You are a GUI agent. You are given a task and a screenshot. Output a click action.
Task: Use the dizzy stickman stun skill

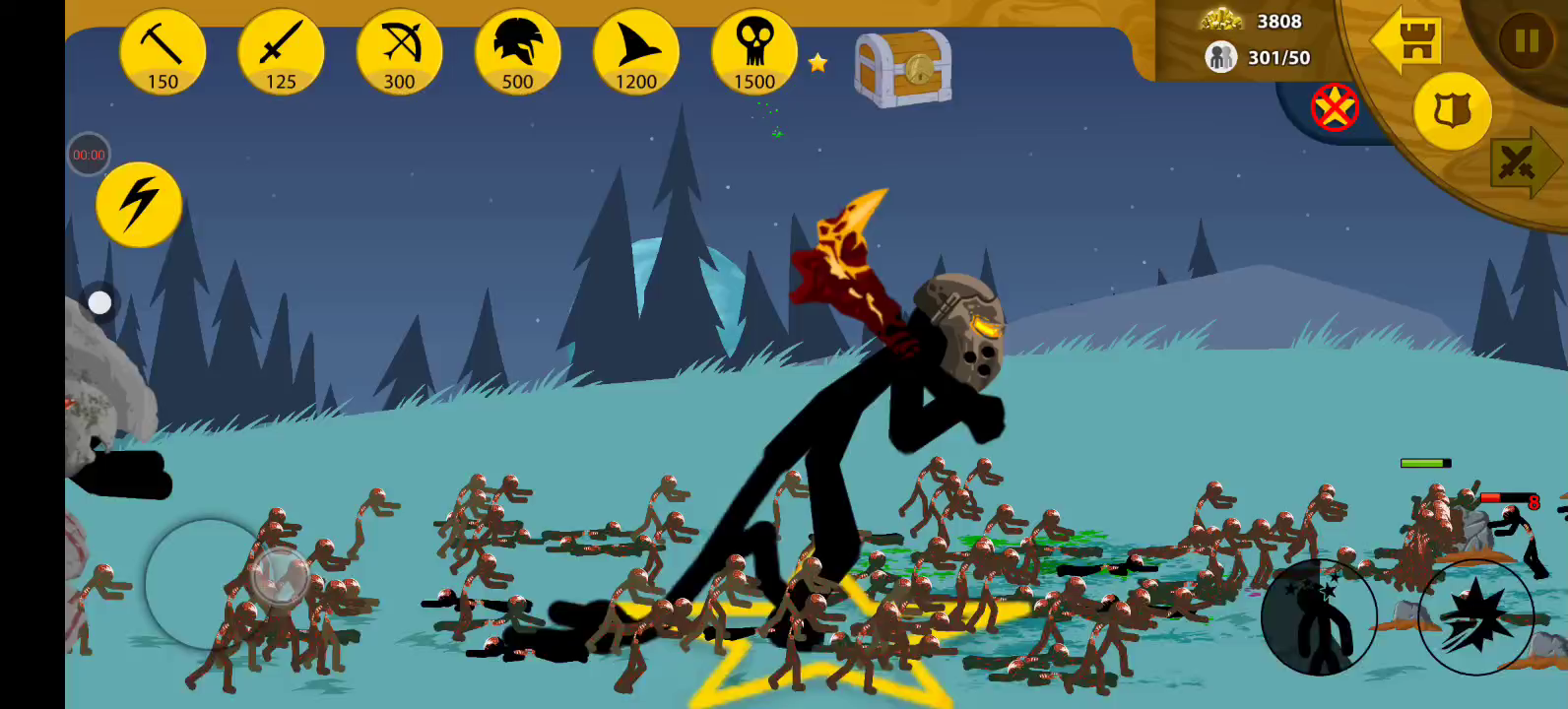point(1319,617)
